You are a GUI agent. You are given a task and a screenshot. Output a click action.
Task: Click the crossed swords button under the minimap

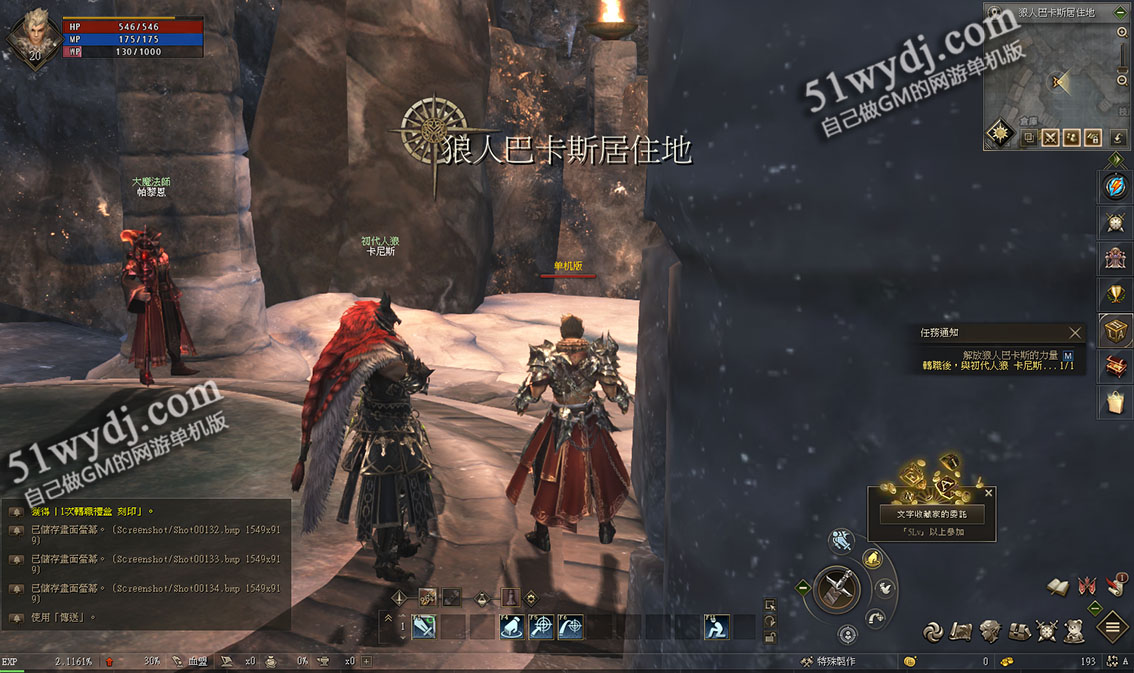pos(1050,138)
